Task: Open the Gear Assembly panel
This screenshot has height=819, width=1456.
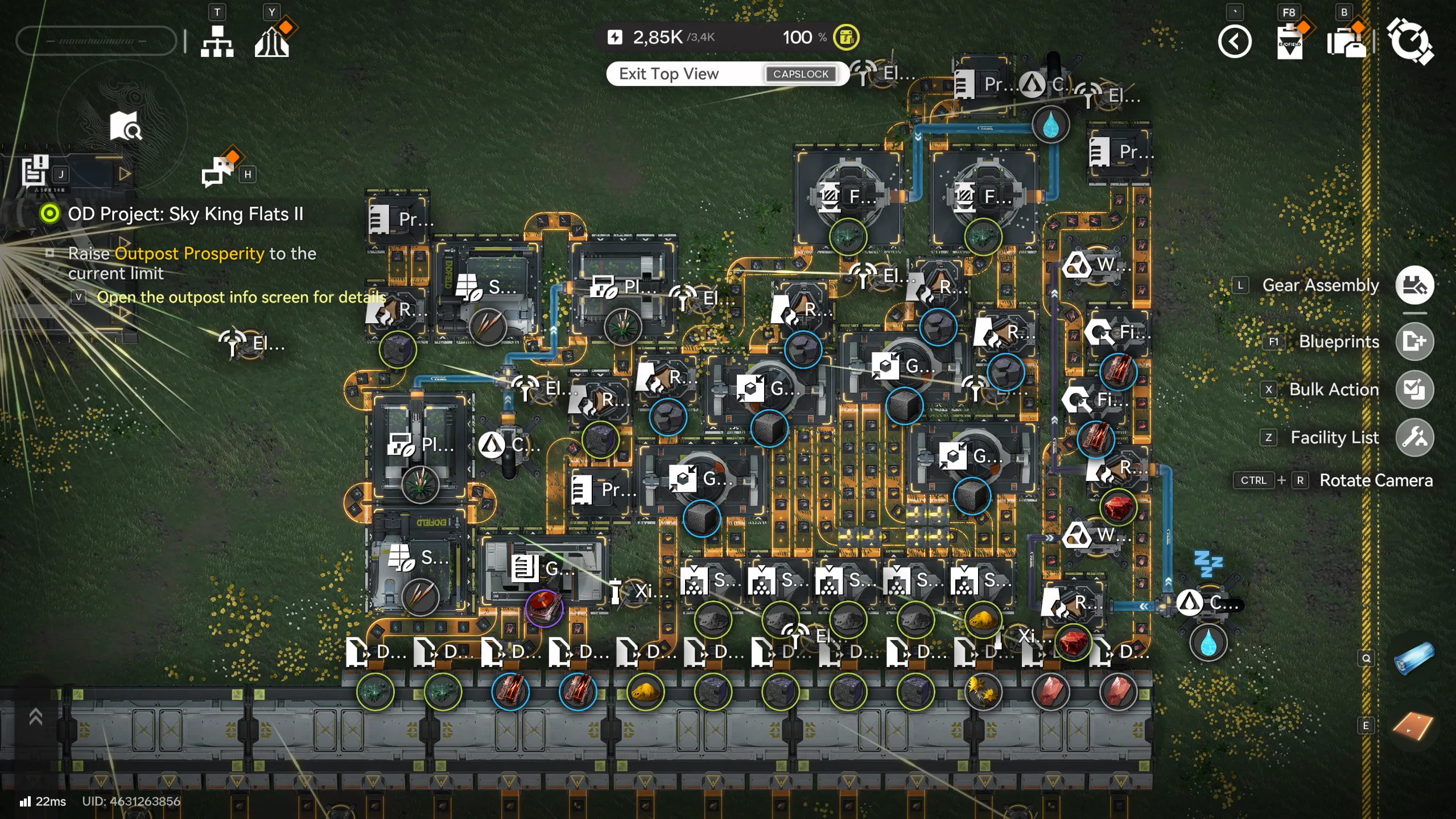Action: click(1415, 285)
